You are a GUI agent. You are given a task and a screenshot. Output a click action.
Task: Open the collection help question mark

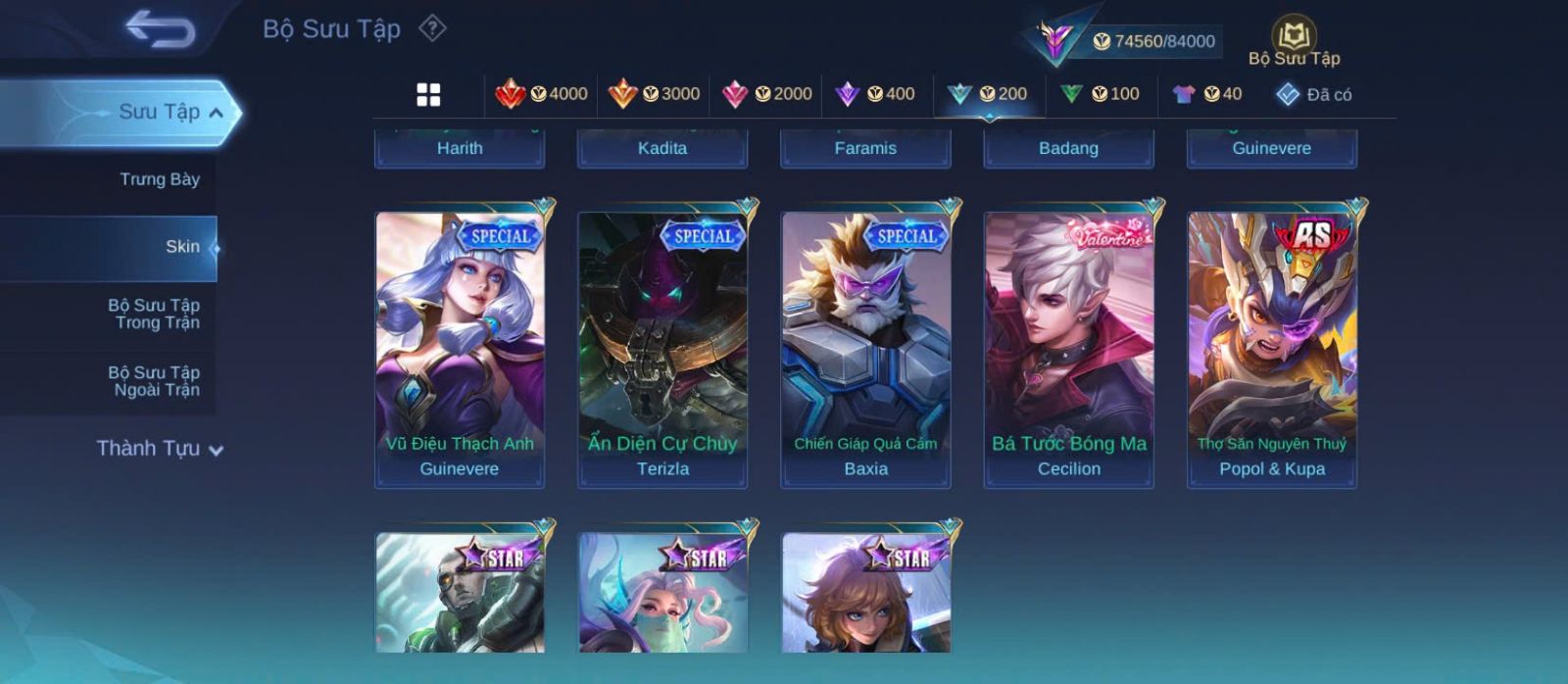click(x=432, y=28)
